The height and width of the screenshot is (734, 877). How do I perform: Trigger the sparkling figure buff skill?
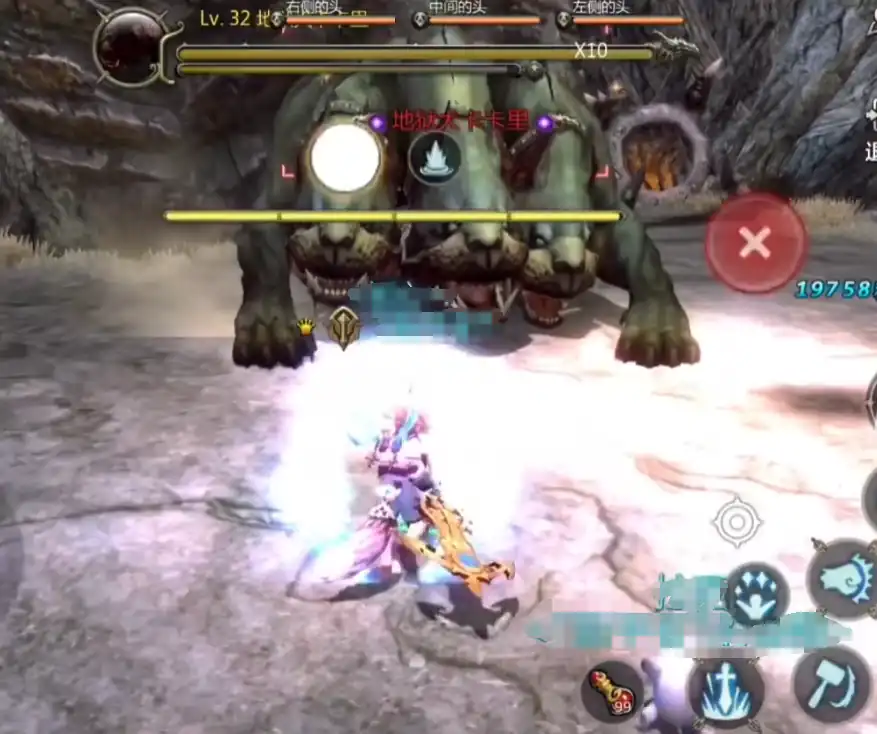click(756, 594)
